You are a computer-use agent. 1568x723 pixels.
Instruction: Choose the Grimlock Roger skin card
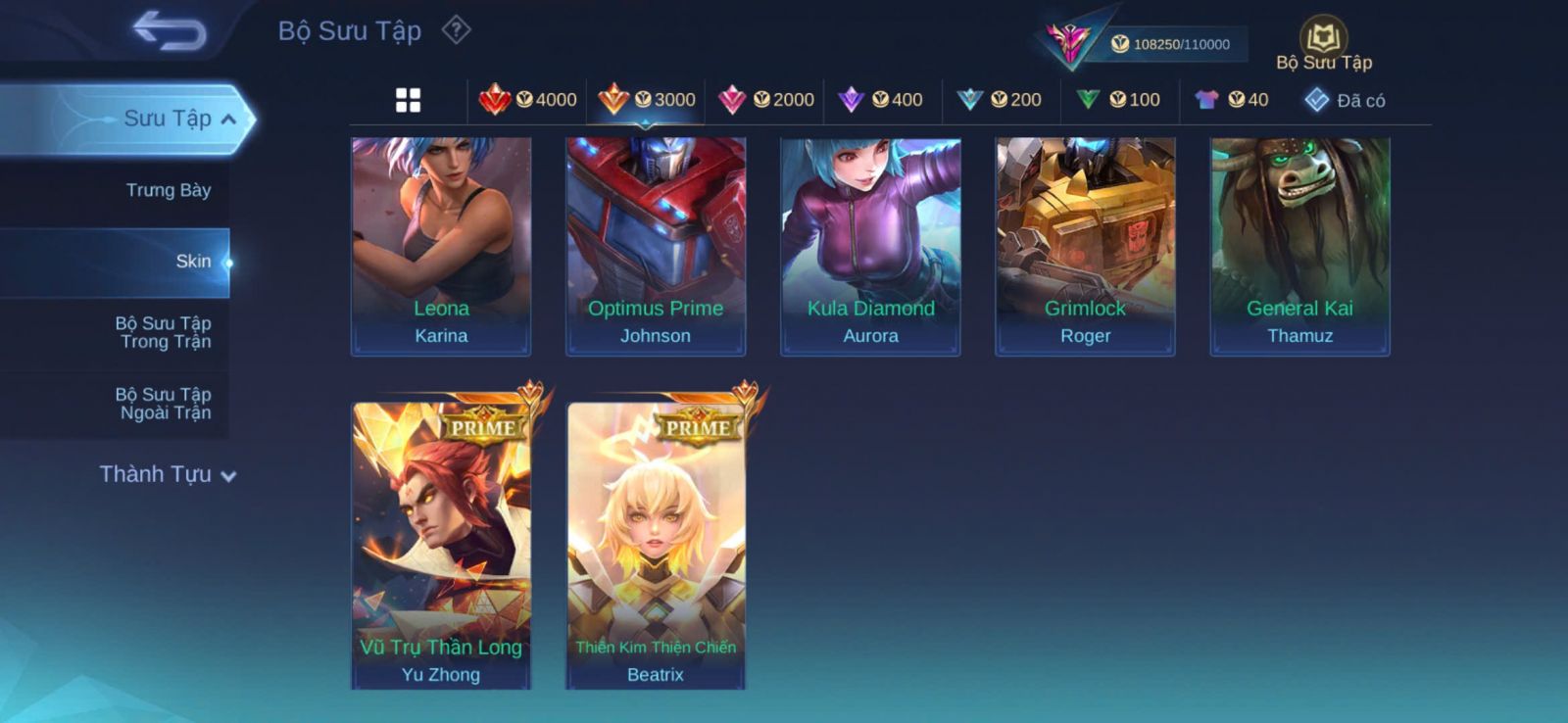pos(1085,246)
